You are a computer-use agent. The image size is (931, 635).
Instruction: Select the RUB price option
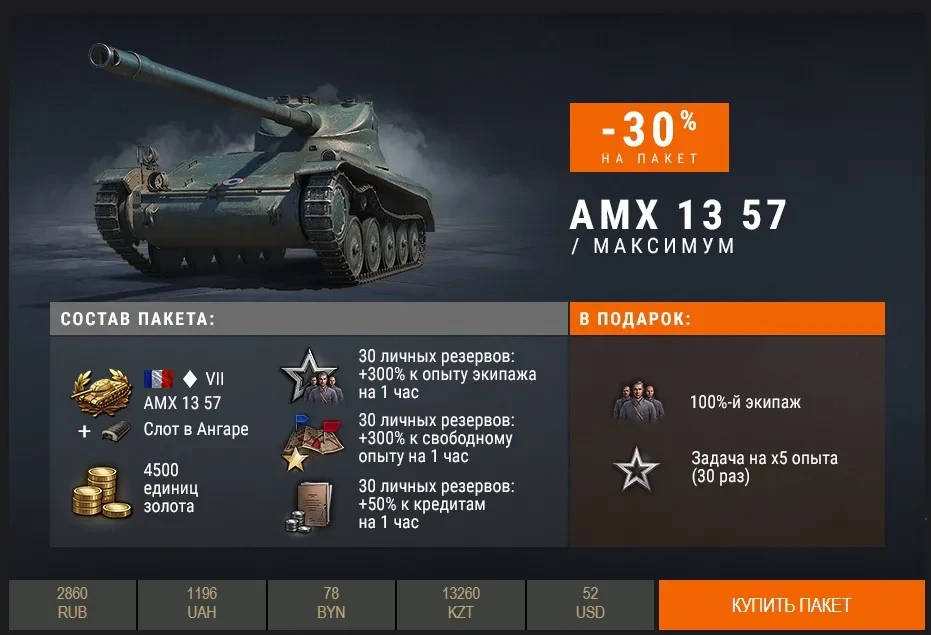point(72,604)
